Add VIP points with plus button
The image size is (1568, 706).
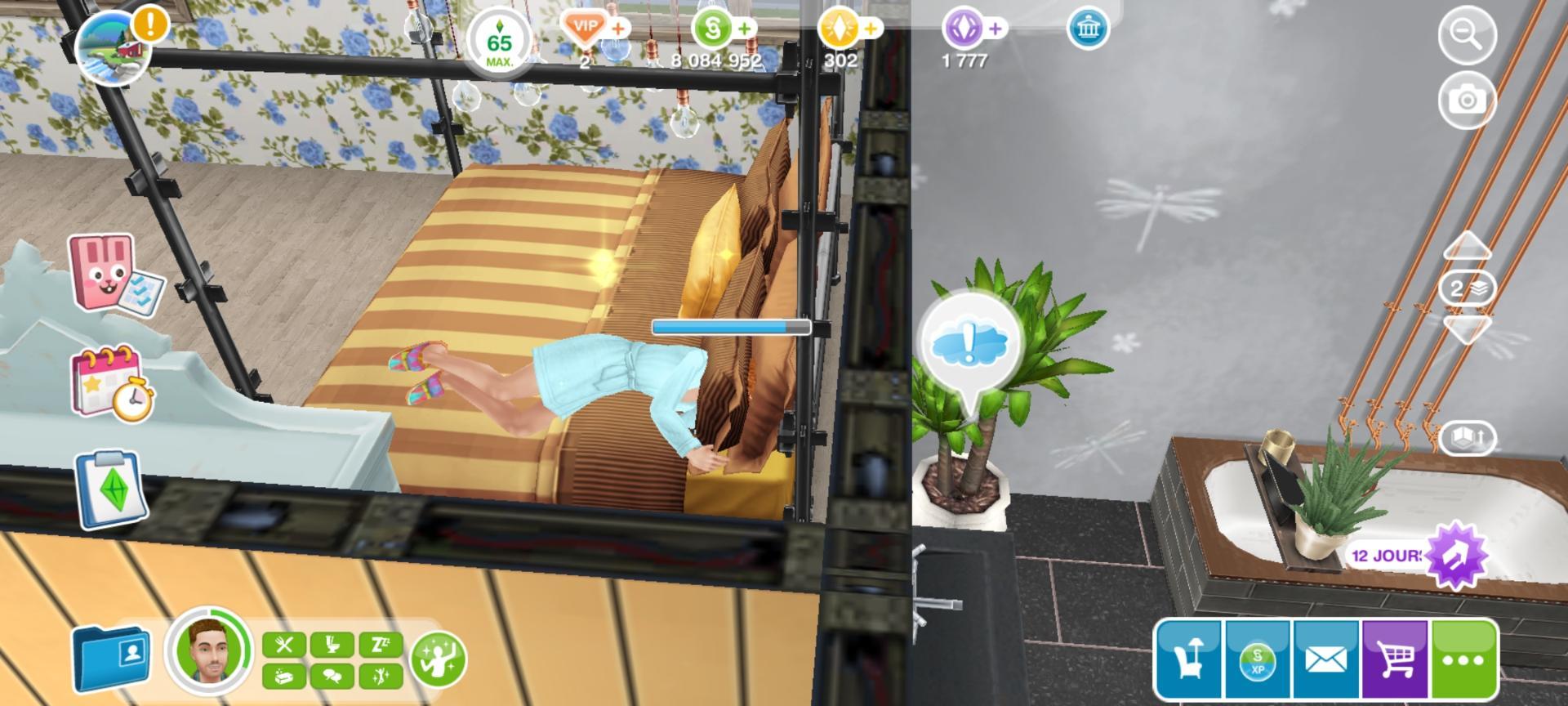click(x=618, y=29)
